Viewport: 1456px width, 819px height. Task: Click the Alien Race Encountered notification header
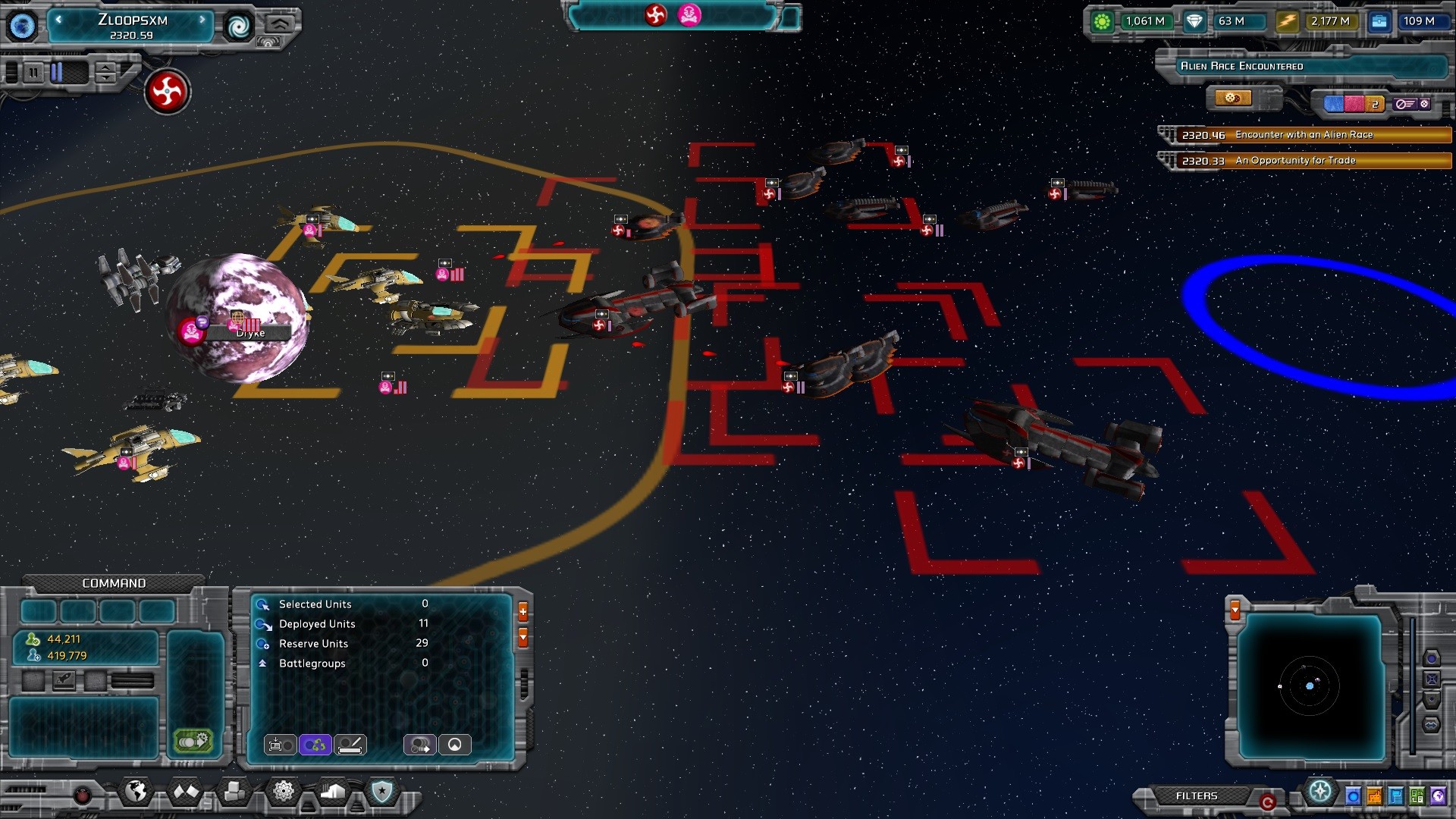[x=1304, y=67]
